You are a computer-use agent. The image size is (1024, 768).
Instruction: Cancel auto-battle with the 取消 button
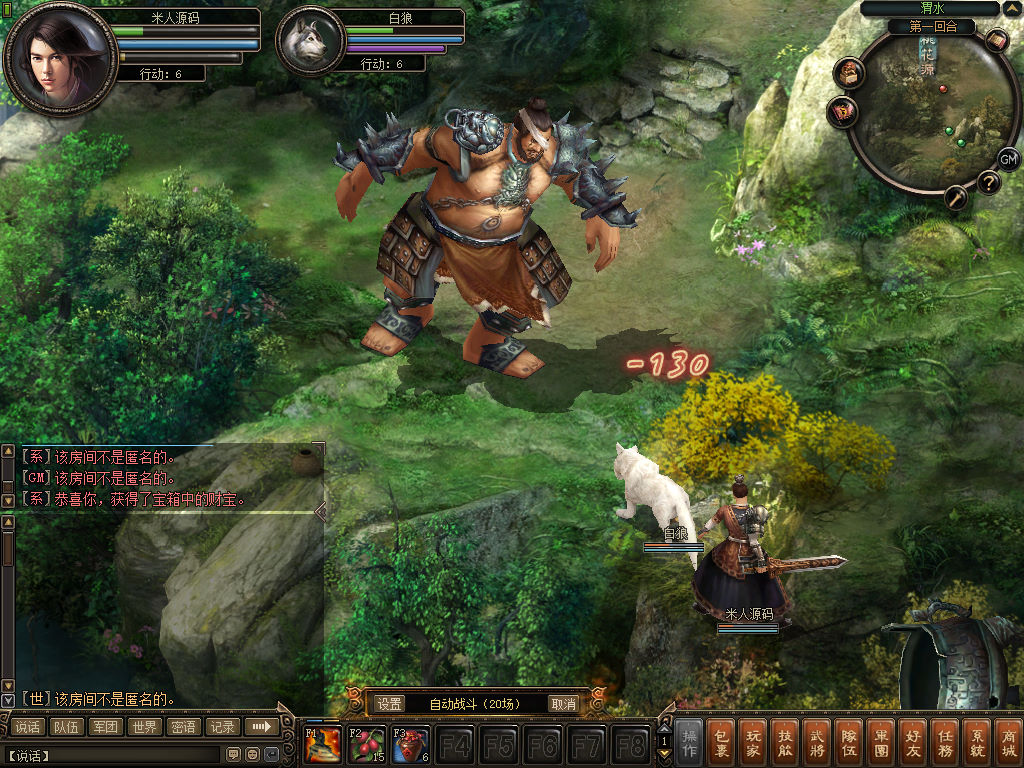[564, 704]
